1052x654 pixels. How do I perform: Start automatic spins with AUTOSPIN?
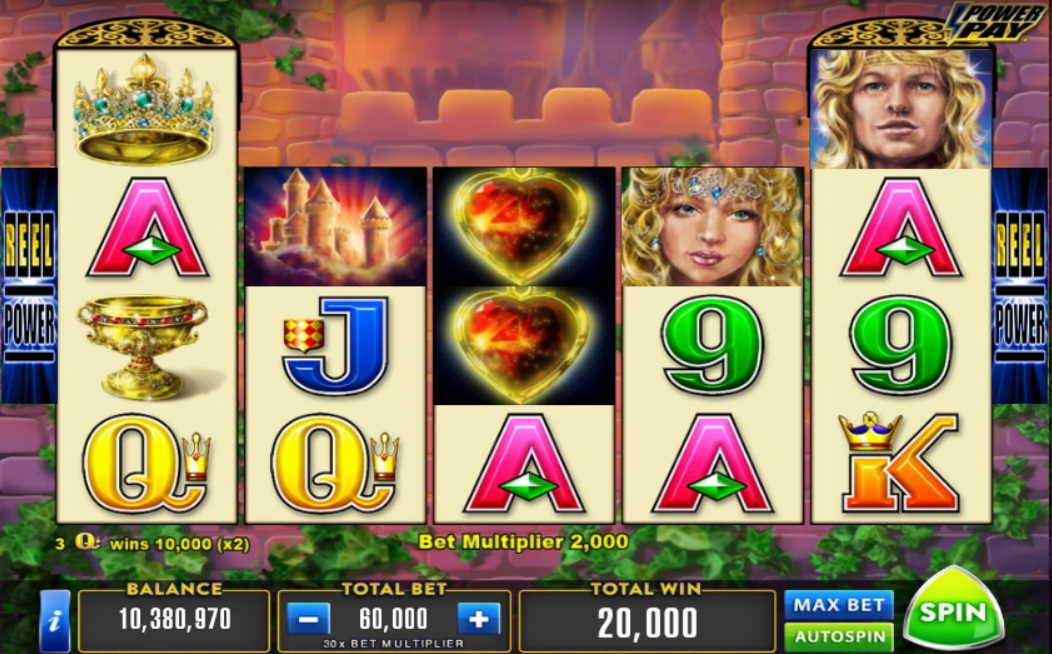[838, 636]
